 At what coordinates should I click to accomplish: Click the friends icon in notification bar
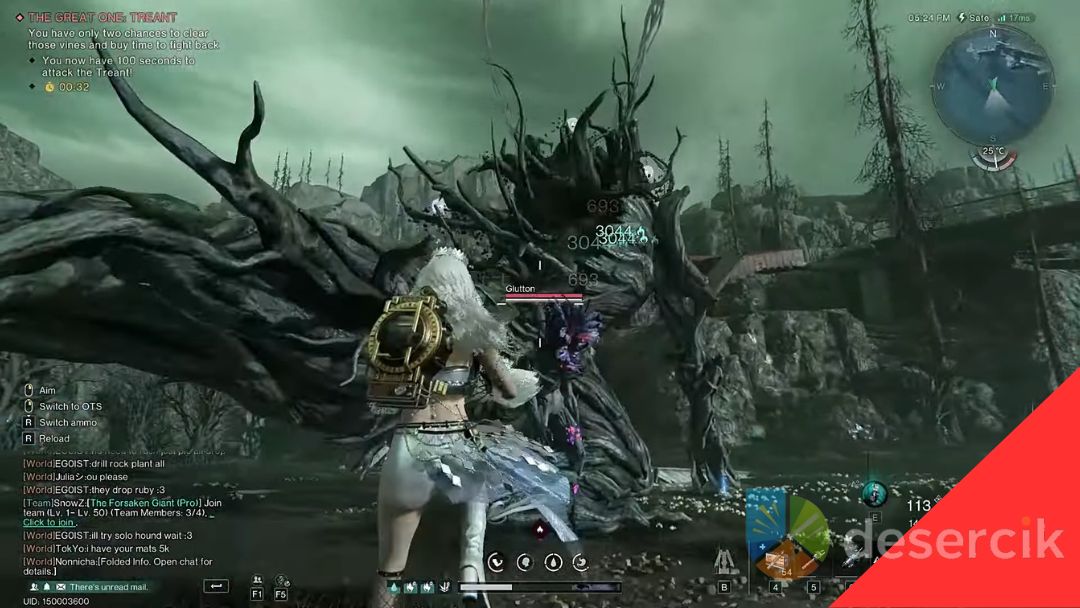tap(35, 587)
